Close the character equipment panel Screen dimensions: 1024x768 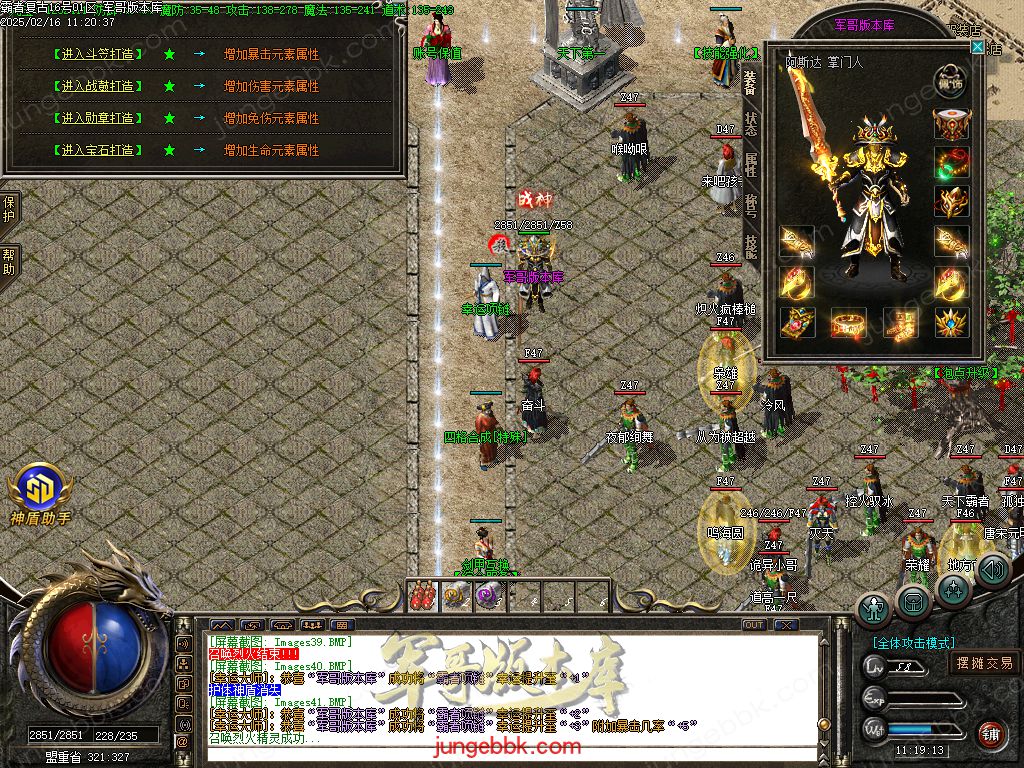[977, 47]
